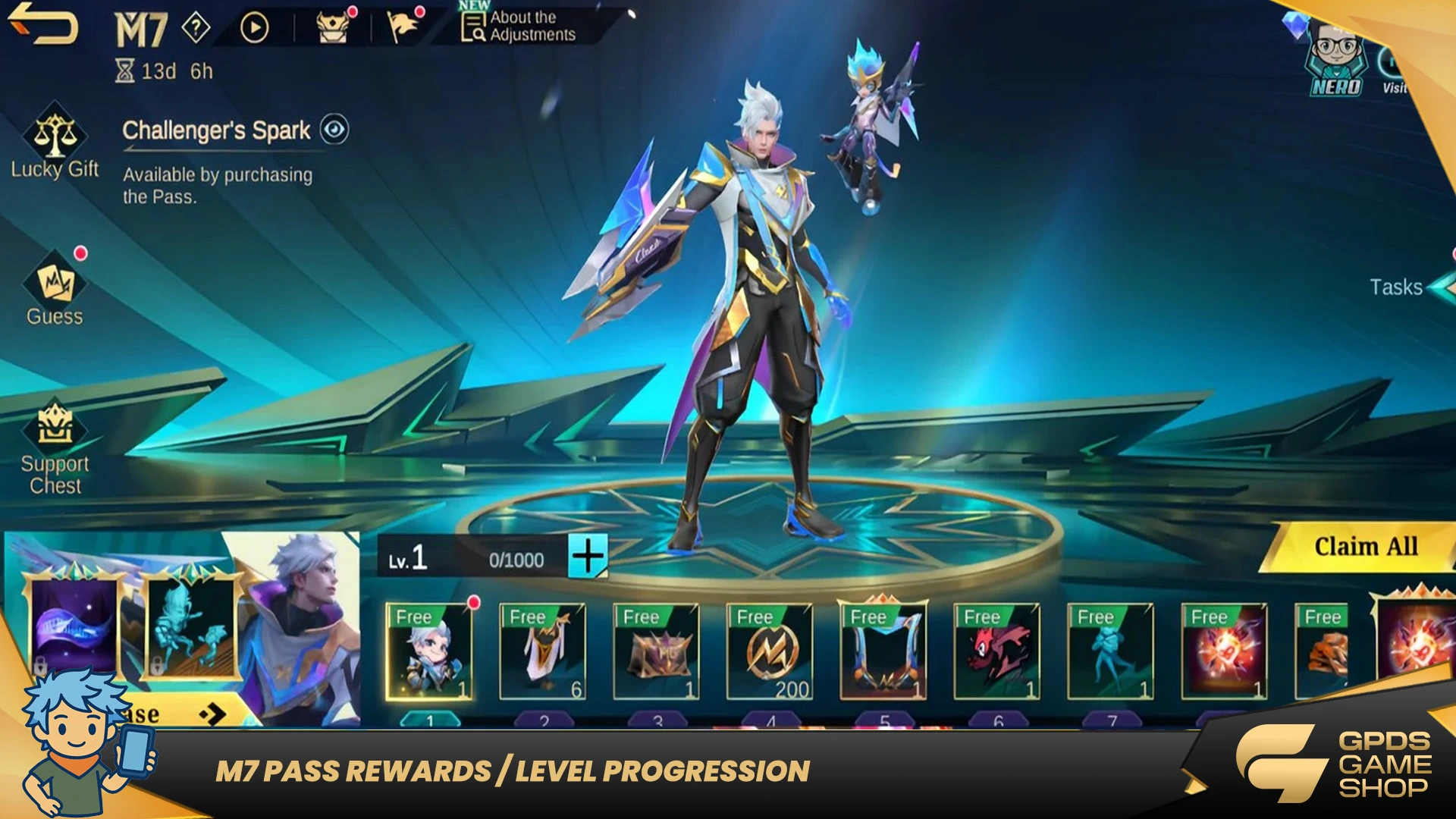Go back with the return arrow
This screenshot has width=1456, height=819.
[44, 24]
